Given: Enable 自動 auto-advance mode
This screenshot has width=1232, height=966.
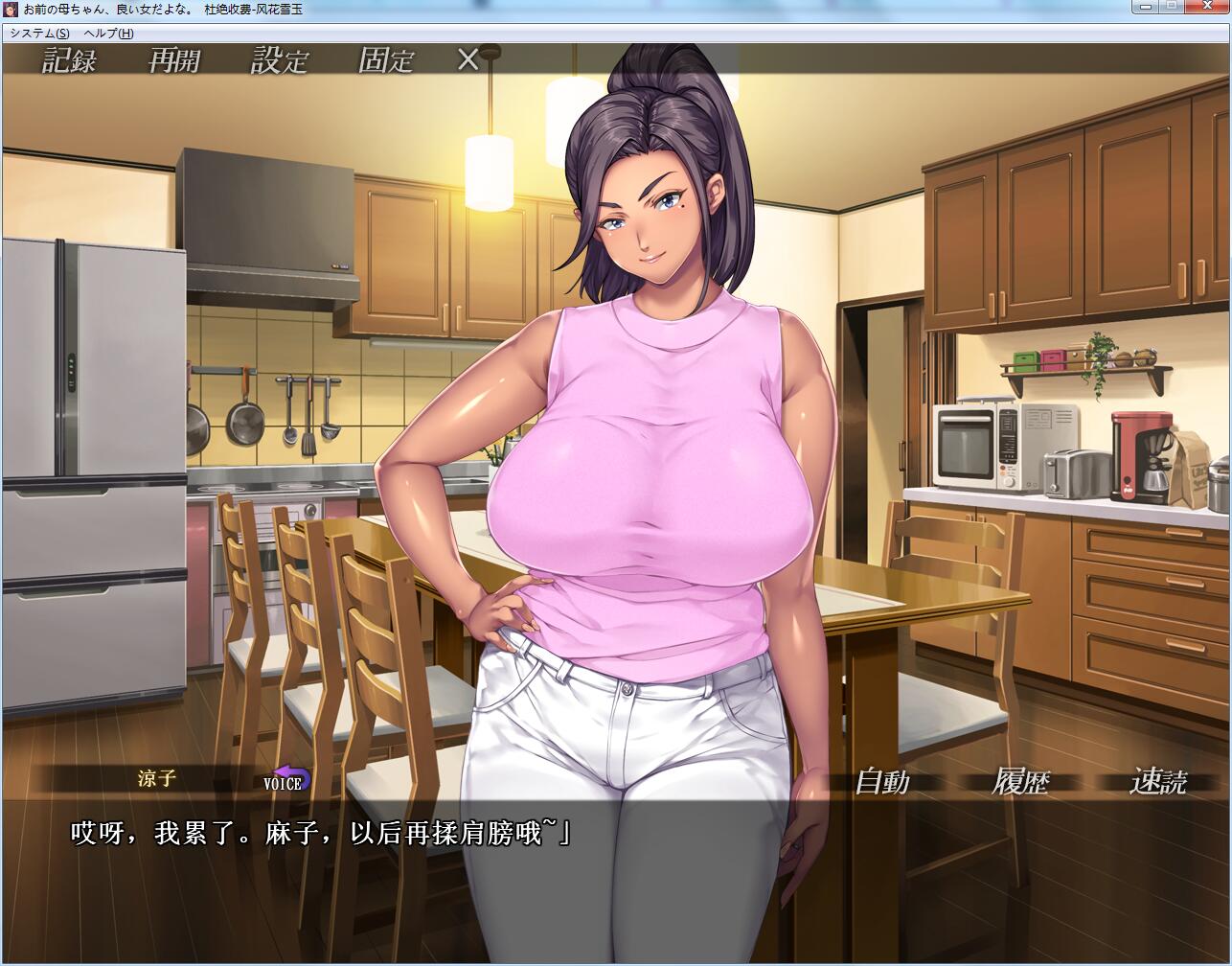Looking at the screenshot, I should [881, 782].
